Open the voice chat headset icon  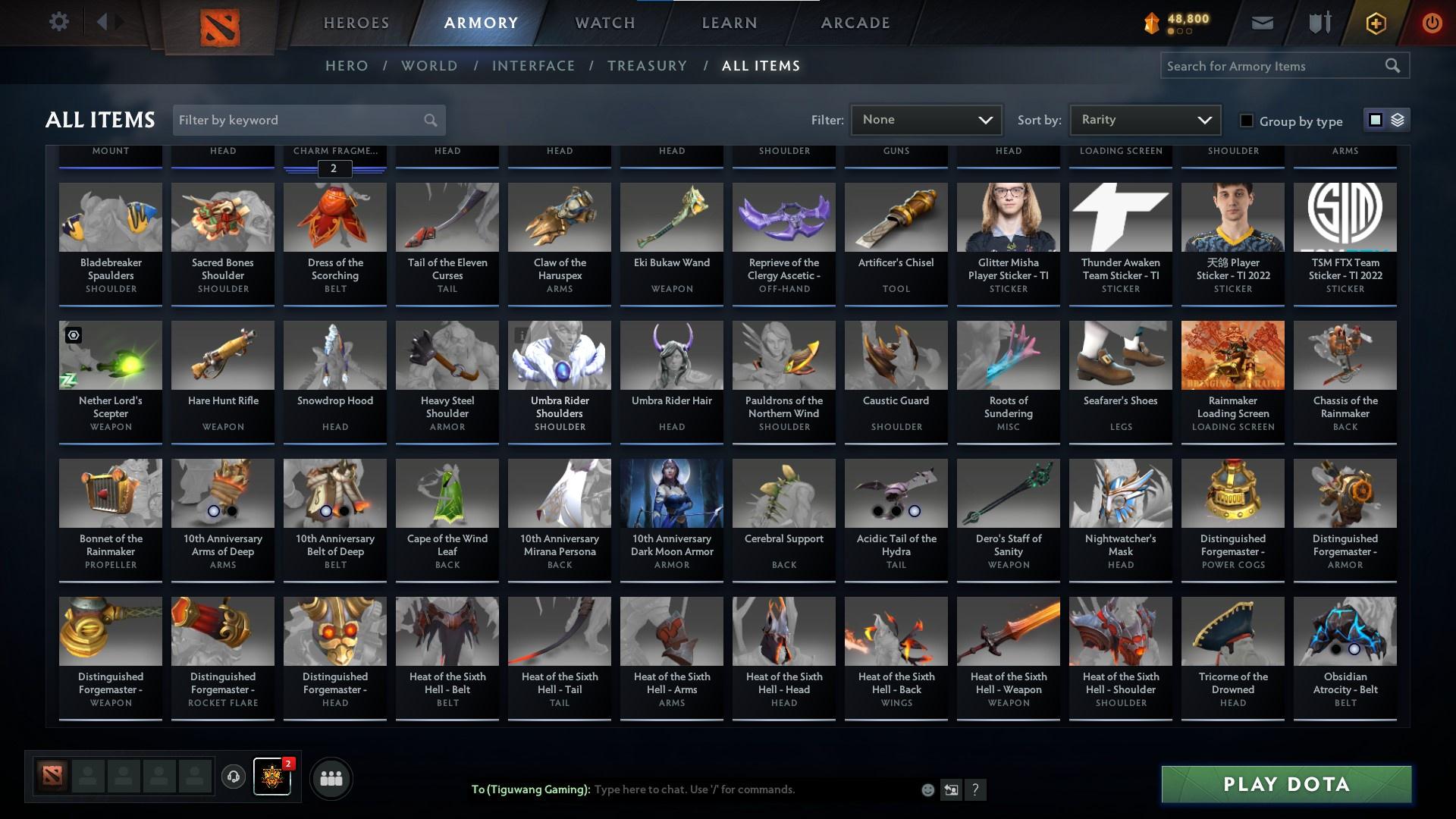pyautogui.click(x=232, y=777)
